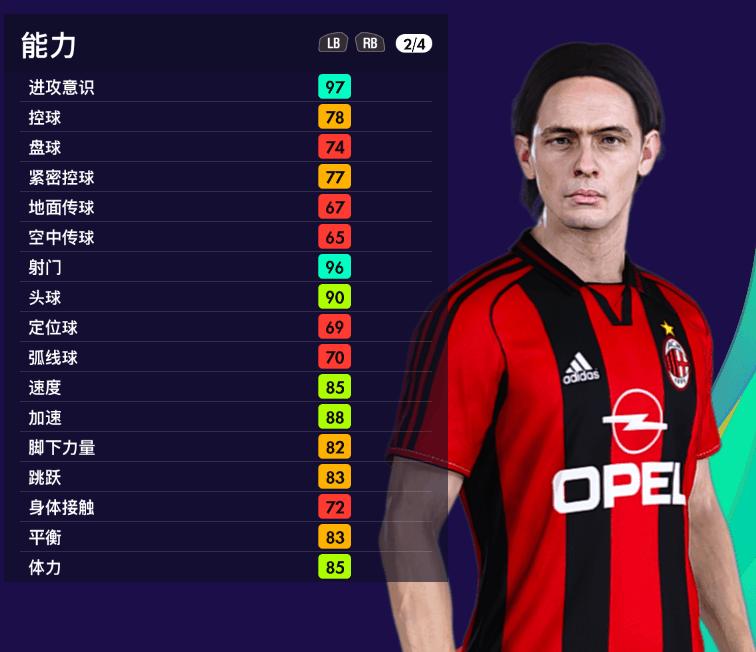Click the 2/4 page indicator
The image size is (756, 652).
413,43
